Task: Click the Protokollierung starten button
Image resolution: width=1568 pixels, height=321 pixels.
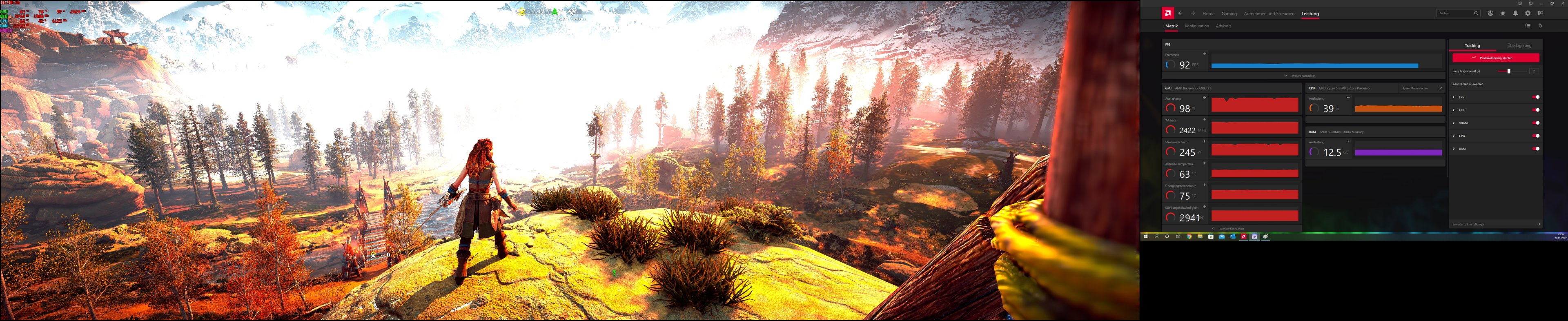Action: (1496, 58)
